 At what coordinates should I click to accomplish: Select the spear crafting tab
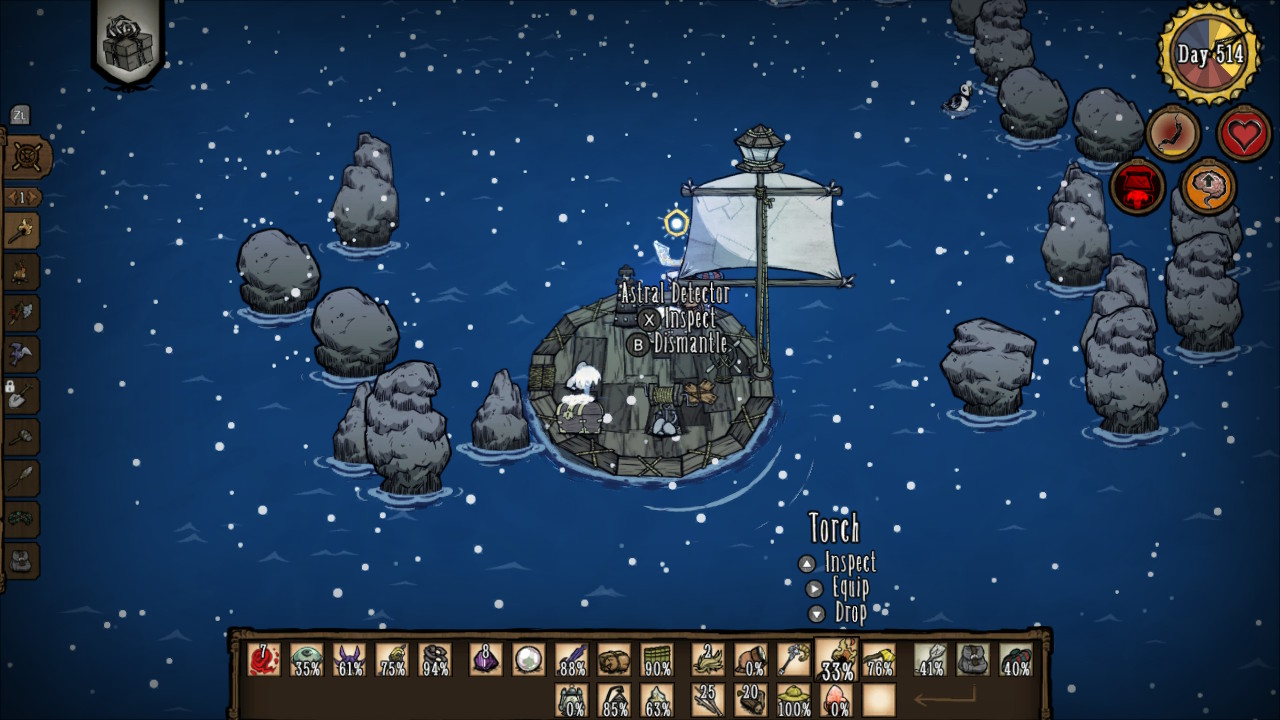[21, 478]
